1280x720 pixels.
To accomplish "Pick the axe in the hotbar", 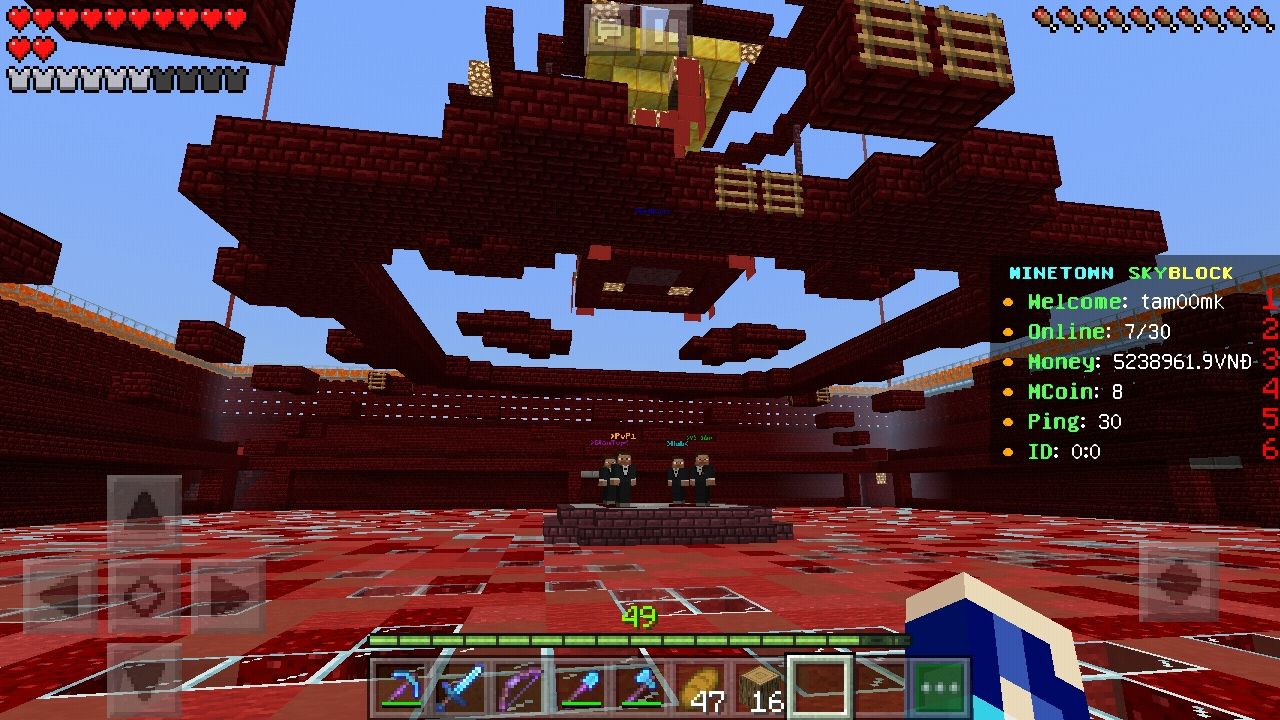I will [x=640, y=687].
